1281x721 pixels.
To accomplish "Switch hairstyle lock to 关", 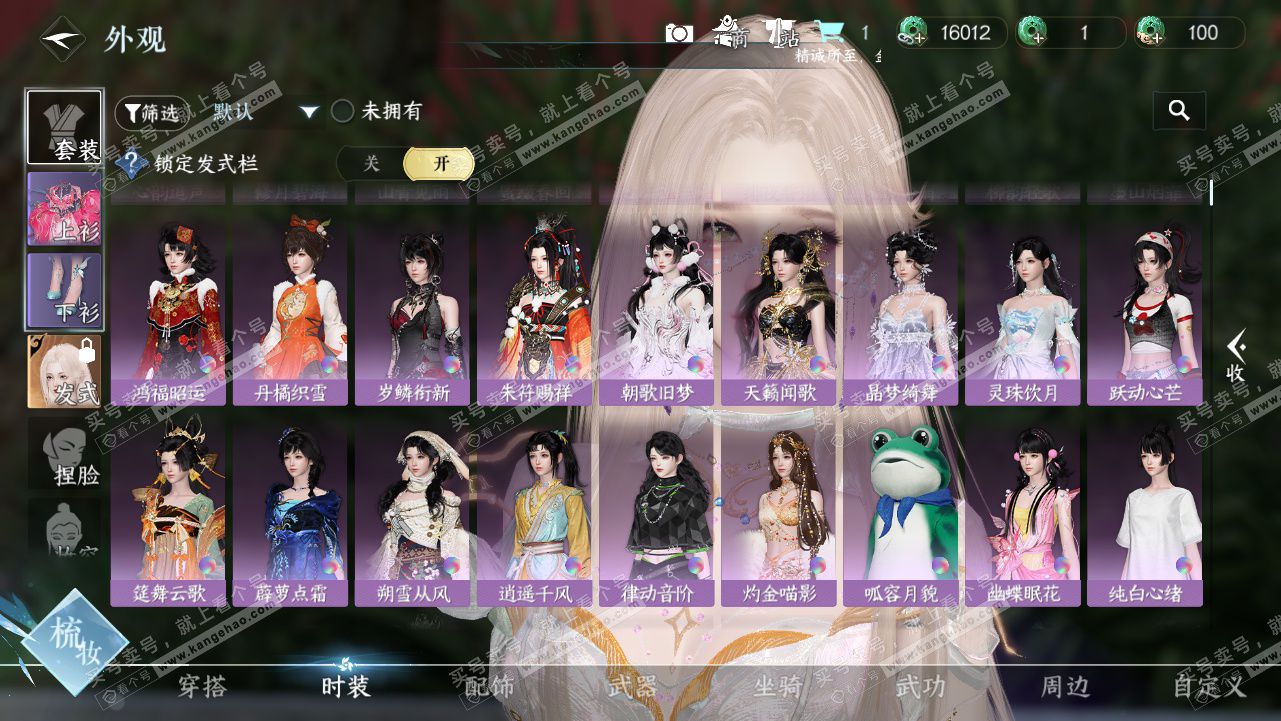I will pos(371,164).
